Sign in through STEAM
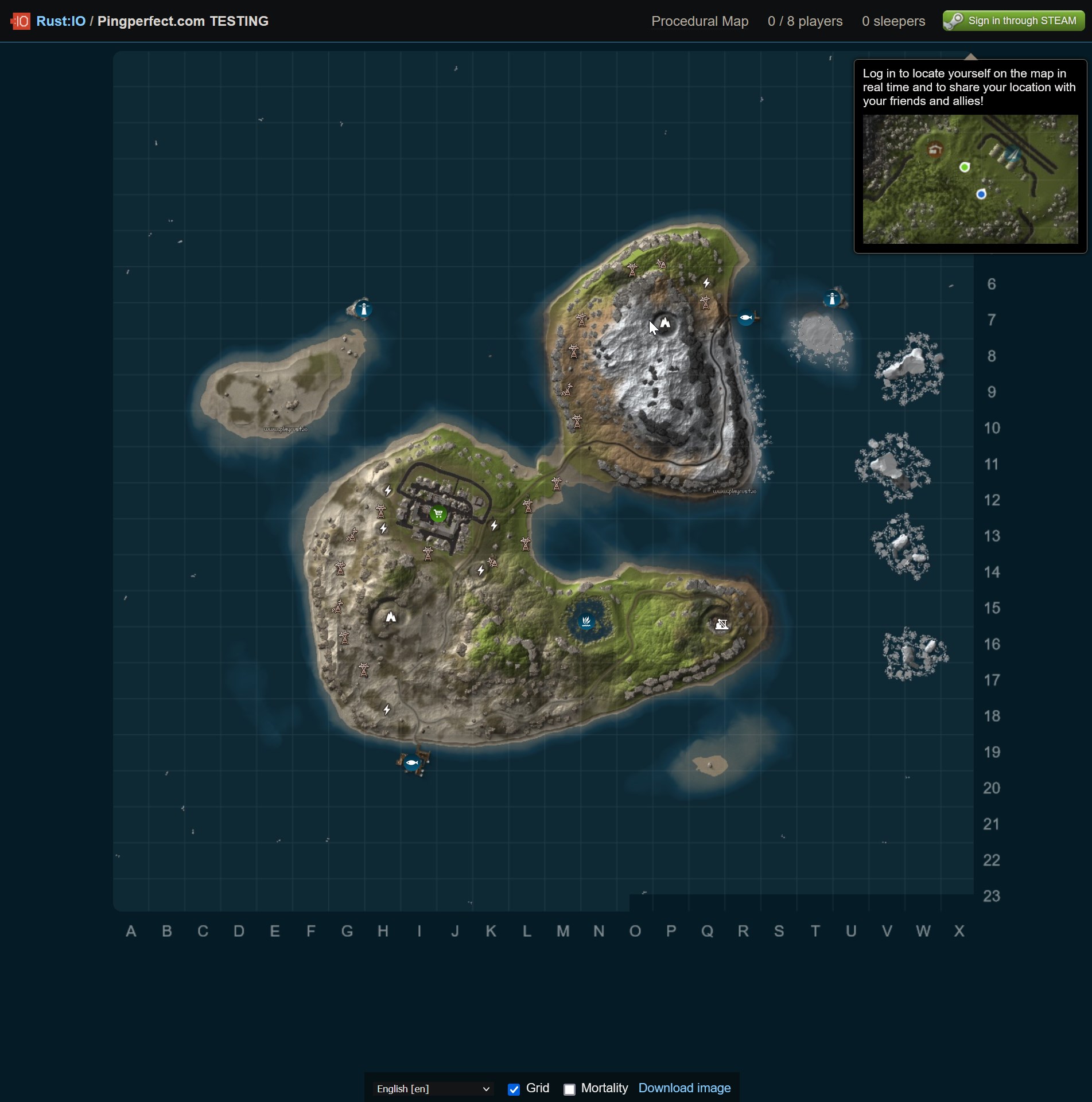 click(1013, 21)
